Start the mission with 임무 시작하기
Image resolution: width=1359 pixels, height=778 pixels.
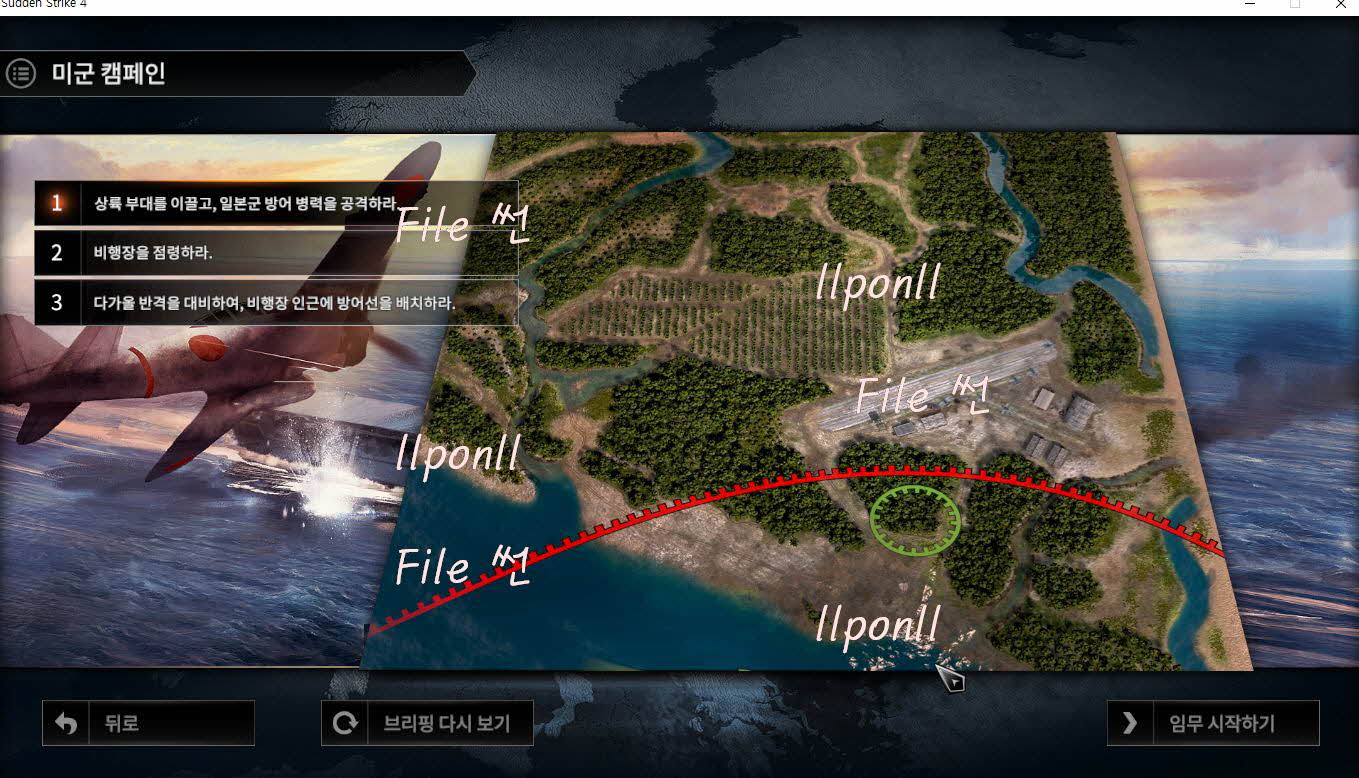point(1213,723)
